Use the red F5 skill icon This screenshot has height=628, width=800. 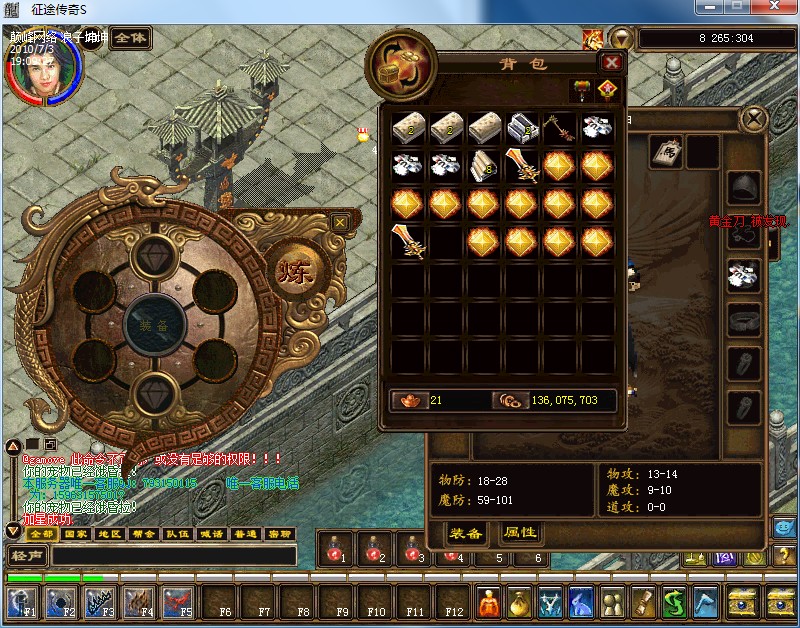click(x=178, y=601)
